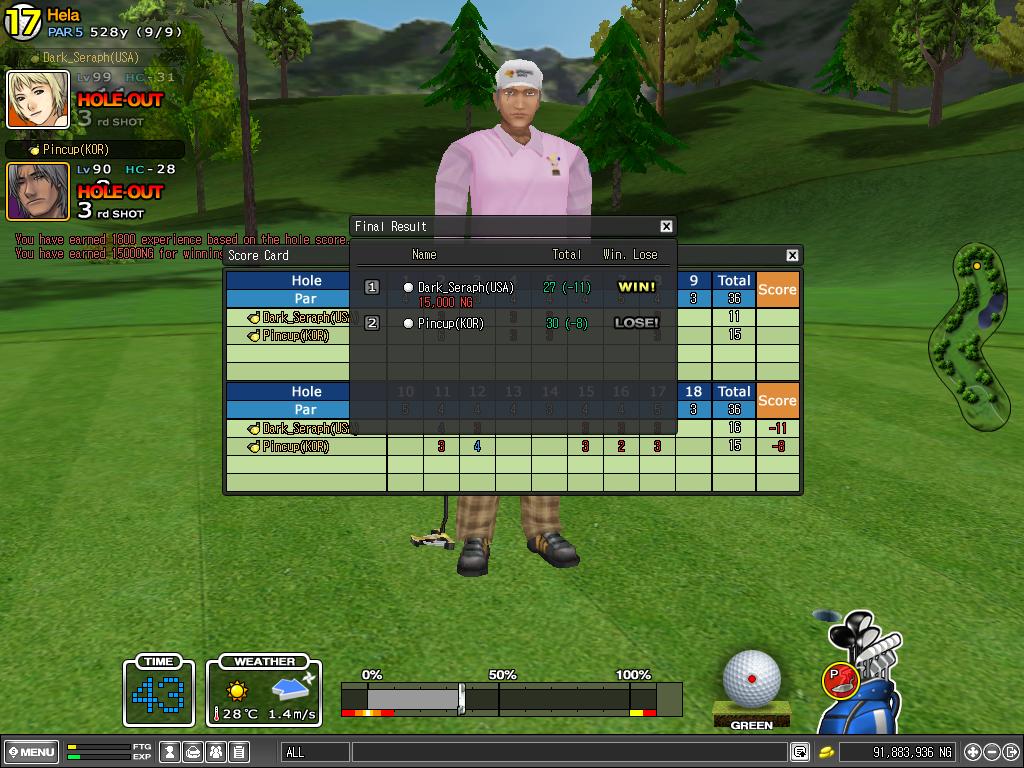Click the single-person profile icon
The image size is (1024, 768).
pos(171,752)
